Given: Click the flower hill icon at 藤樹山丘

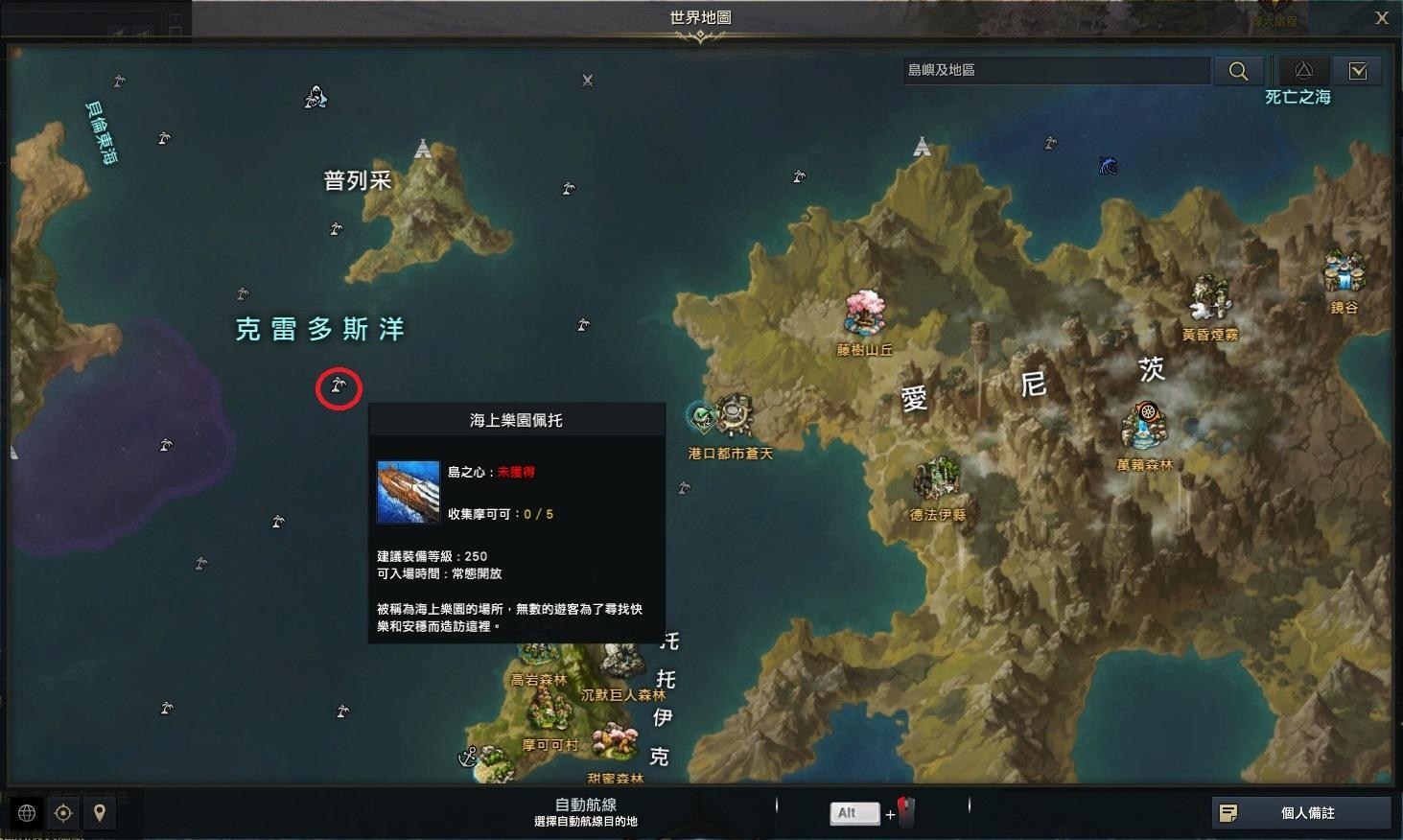Looking at the screenshot, I should pos(864,310).
